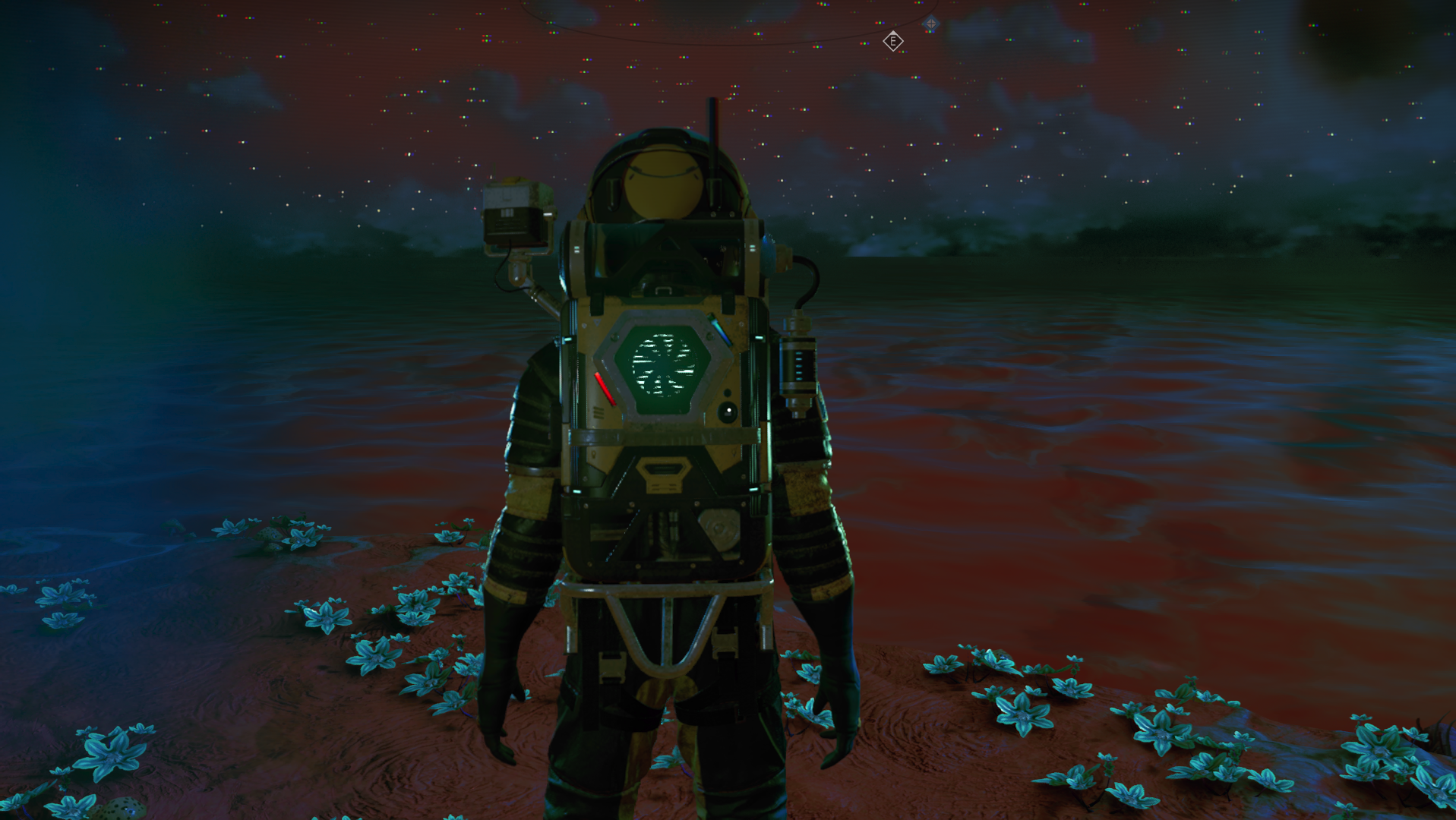The width and height of the screenshot is (1456, 820).
Task: Select the blue diamond waypoint marker
Action: coord(930,24)
